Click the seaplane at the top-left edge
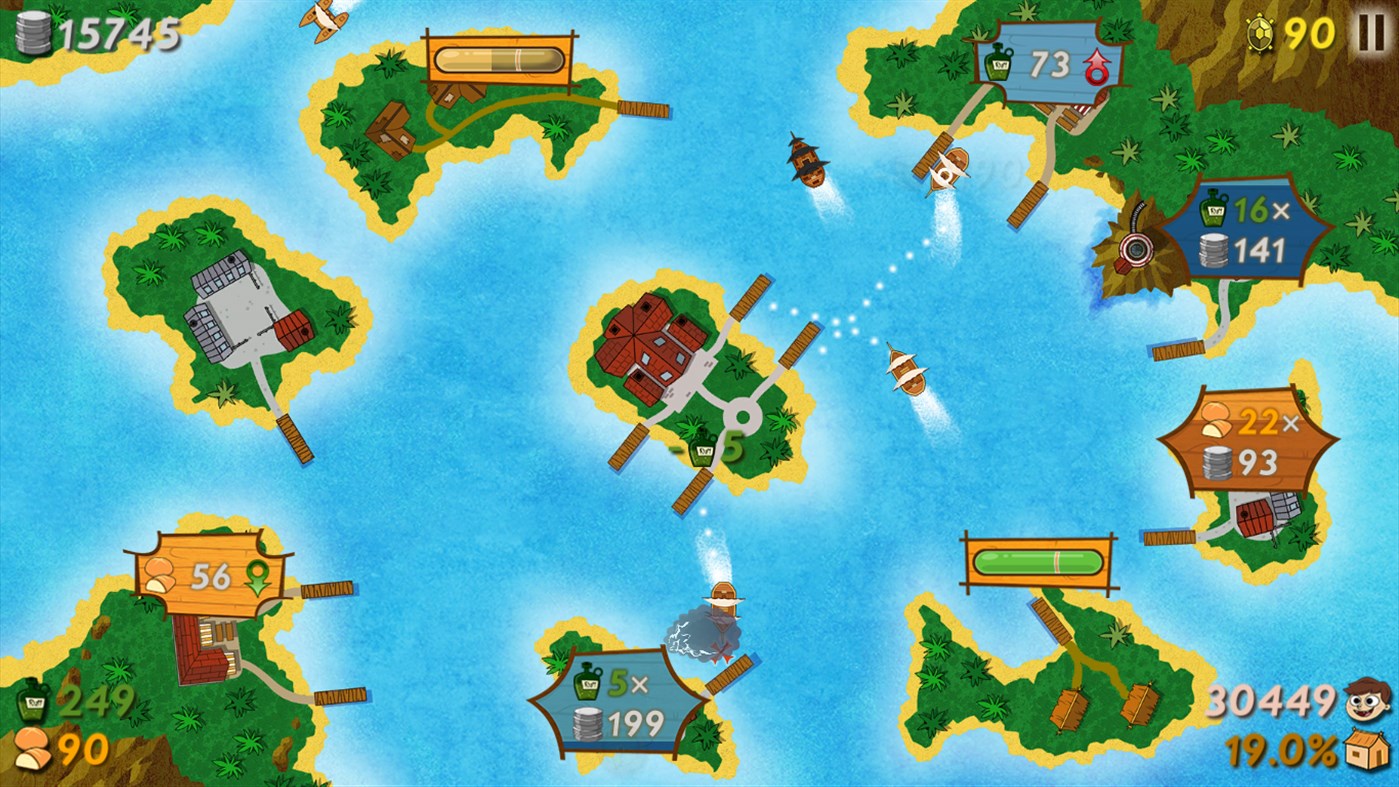Image resolution: width=1399 pixels, height=787 pixels. coord(323,14)
